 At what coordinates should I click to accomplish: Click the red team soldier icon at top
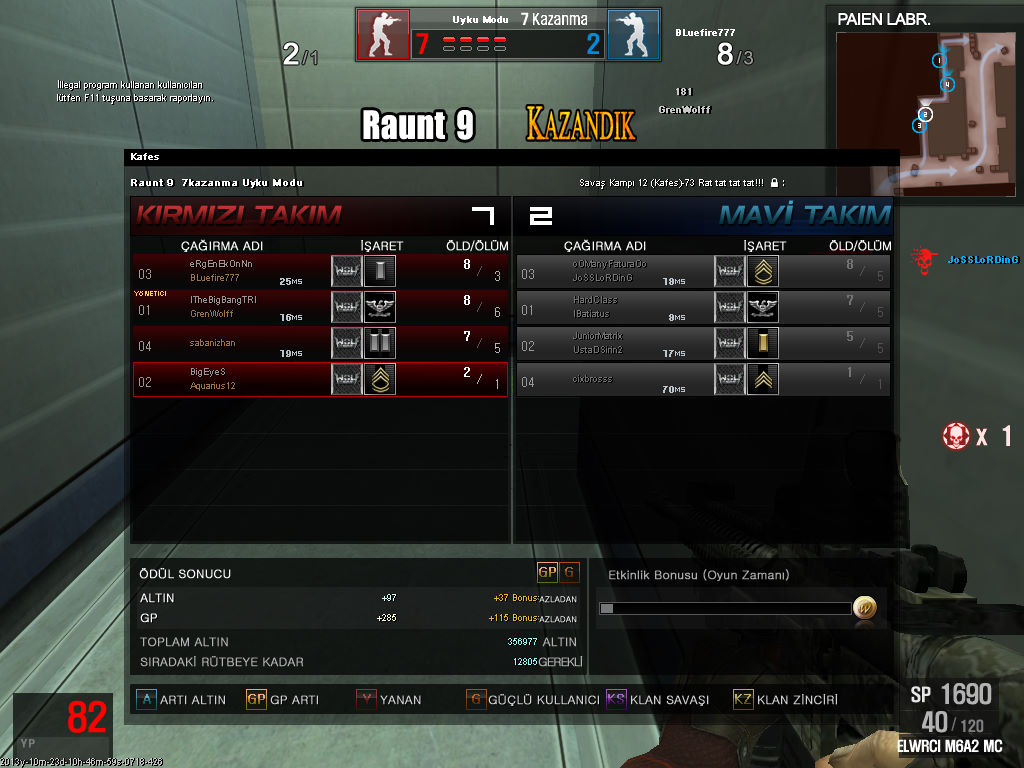click(383, 35)
